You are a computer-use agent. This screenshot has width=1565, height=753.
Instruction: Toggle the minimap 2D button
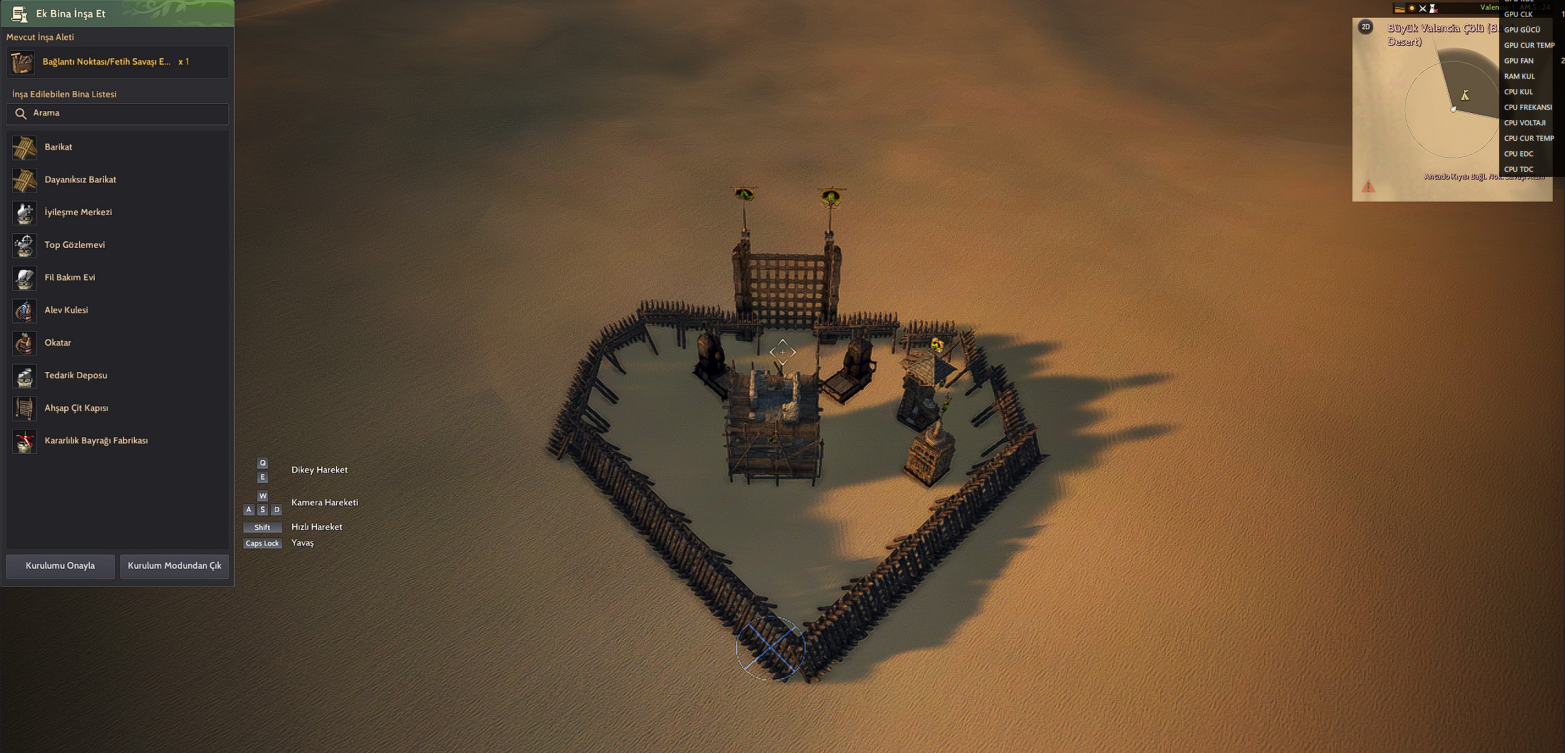click(x=1366, y=27)
